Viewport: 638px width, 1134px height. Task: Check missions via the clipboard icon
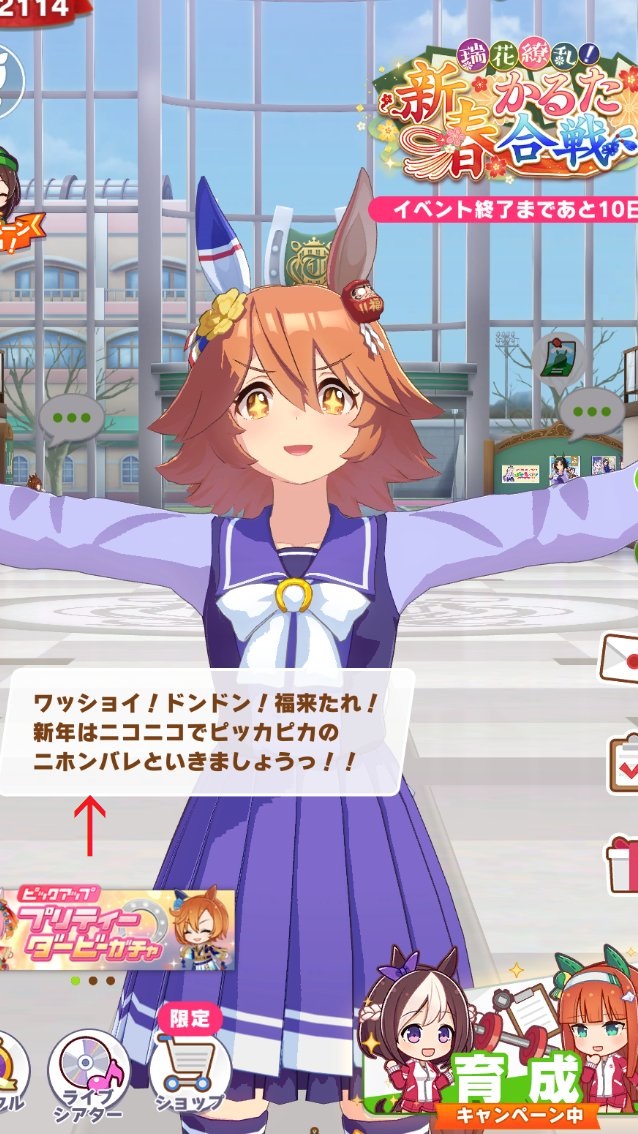coord(624,763)
